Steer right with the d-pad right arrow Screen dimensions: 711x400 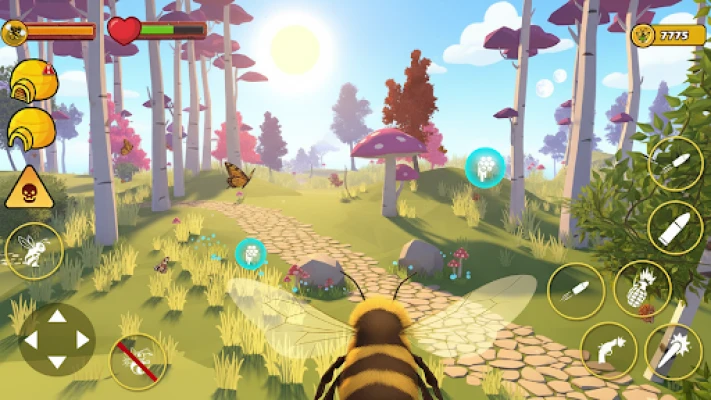[x=83, y=340]
